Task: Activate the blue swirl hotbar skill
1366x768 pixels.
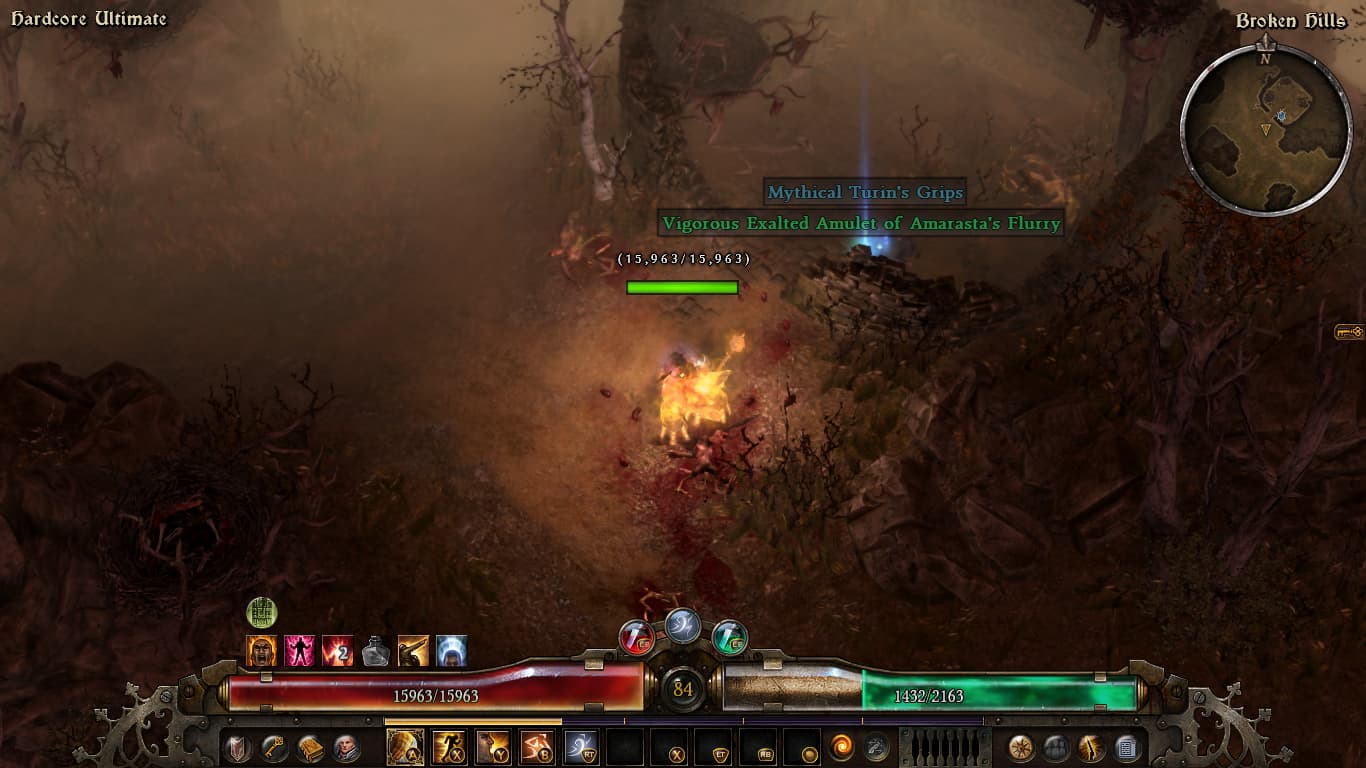Action: click(x=581, y=747)
